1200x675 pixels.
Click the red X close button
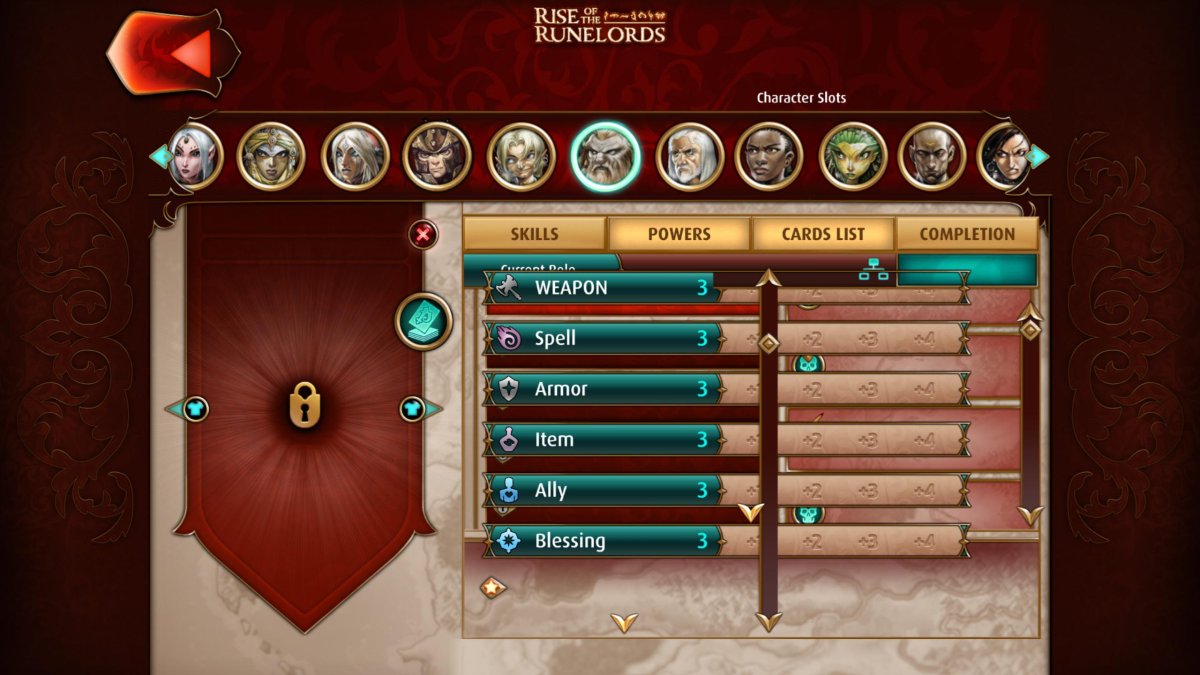423,235
